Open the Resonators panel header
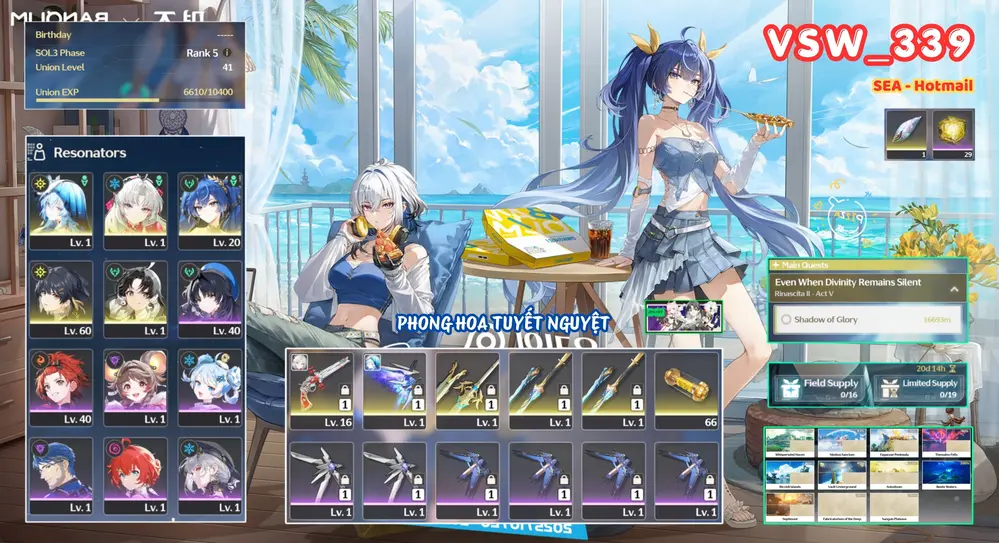The height and width of the screenshot is (543, 999). point(90,152)
